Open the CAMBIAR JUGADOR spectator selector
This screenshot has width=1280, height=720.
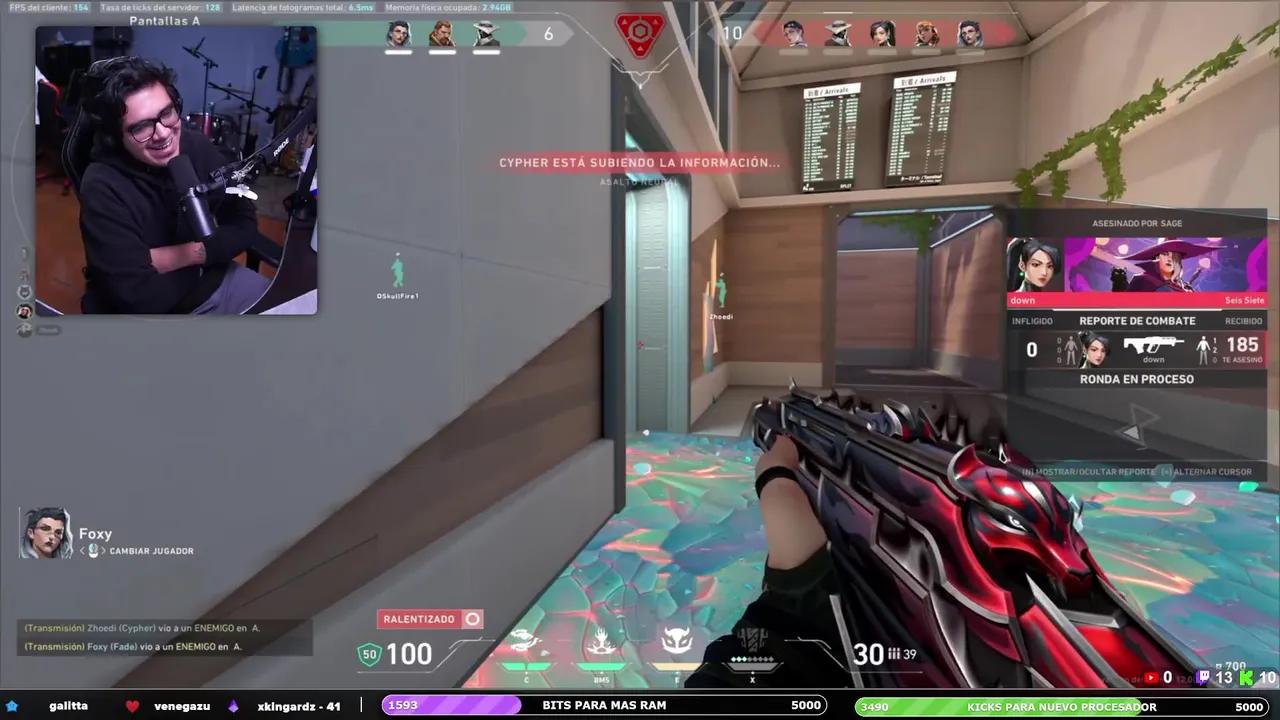151,550
